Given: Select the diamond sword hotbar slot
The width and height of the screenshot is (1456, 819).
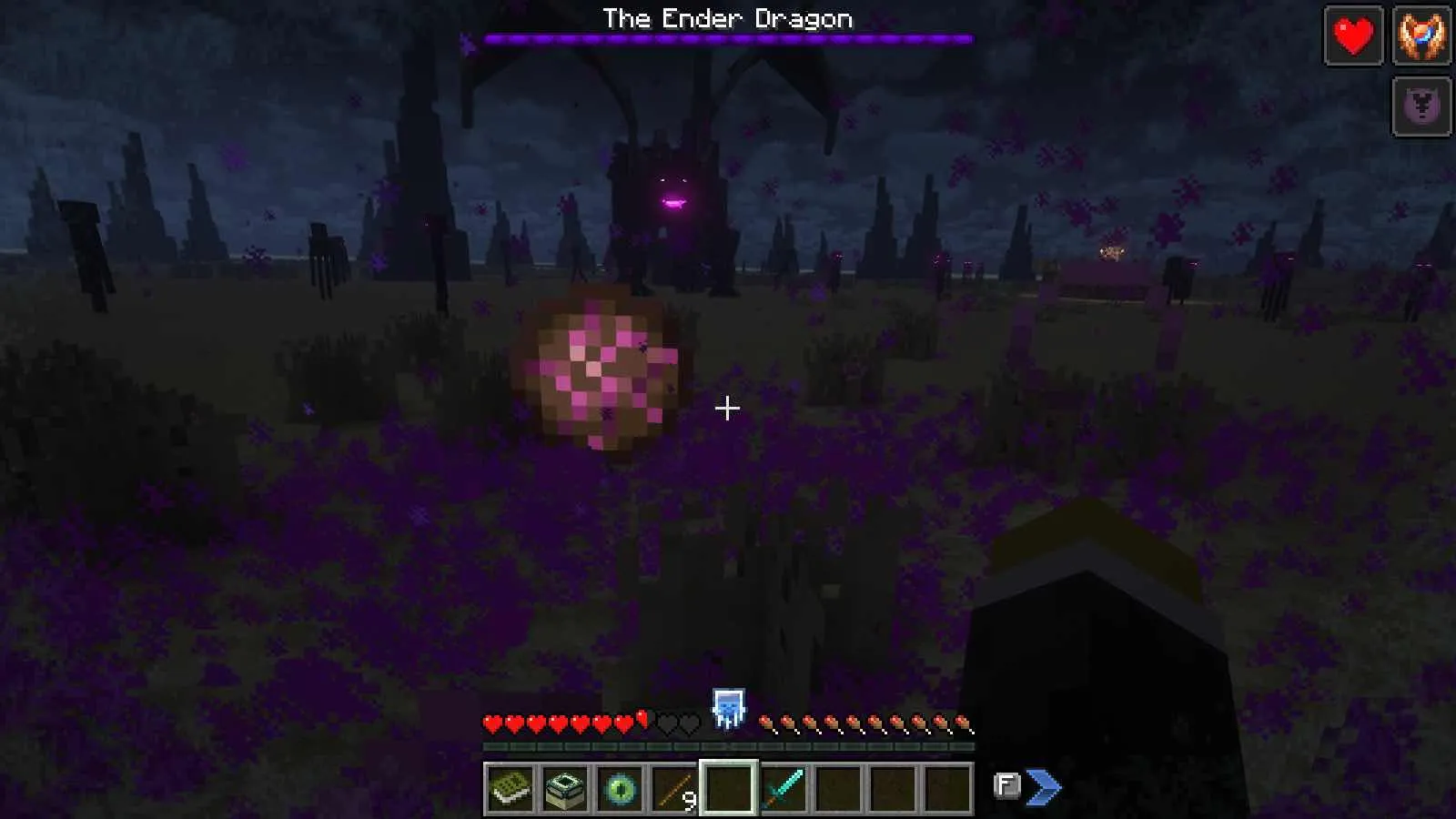Looking at the screenshot, I should coord(784,790).
